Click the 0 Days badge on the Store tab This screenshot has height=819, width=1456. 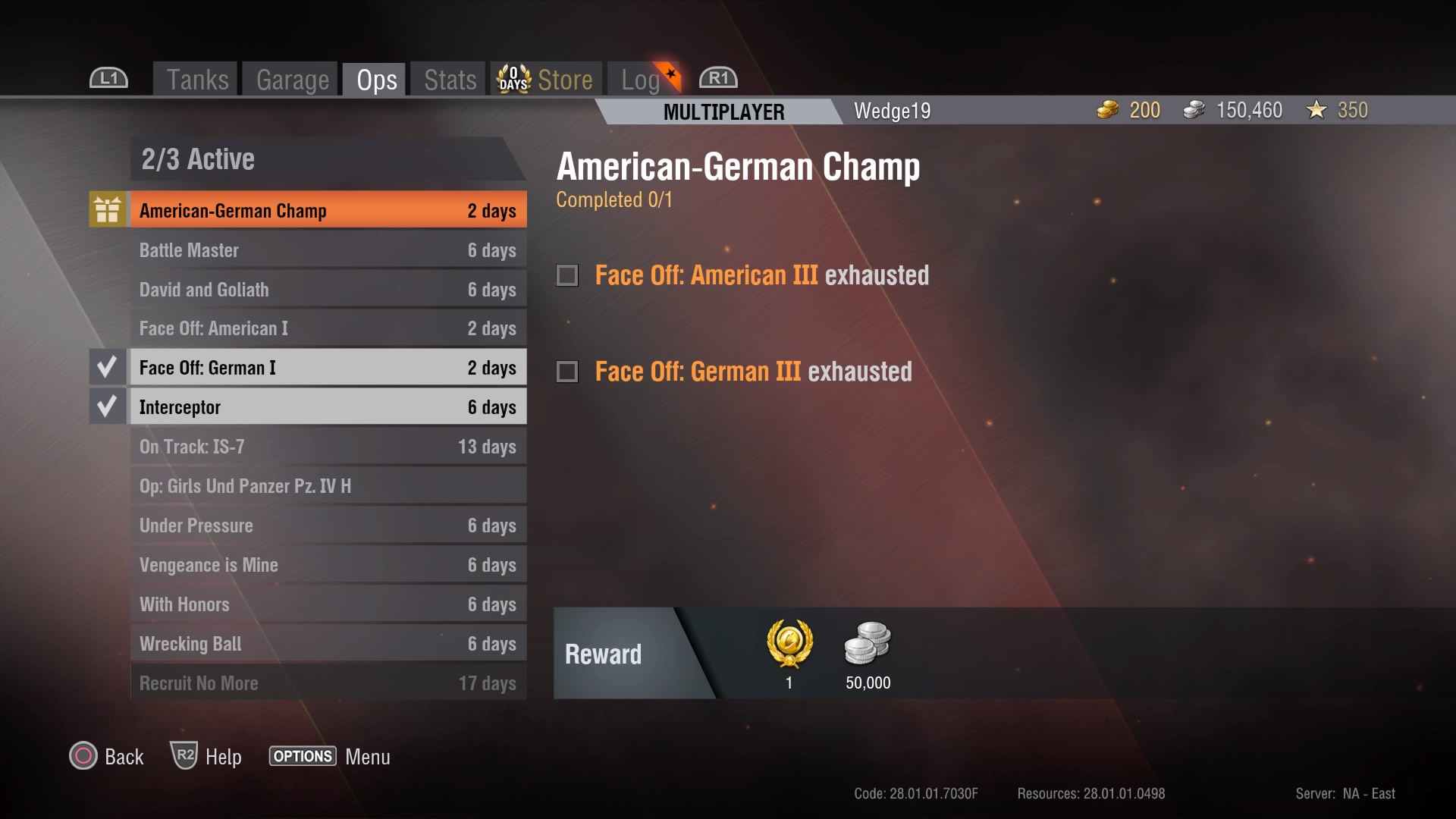513,77
